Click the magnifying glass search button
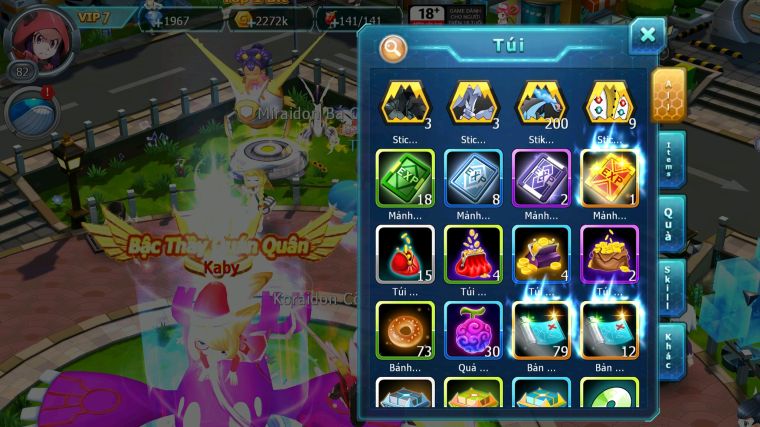 [x=393, y=47]
